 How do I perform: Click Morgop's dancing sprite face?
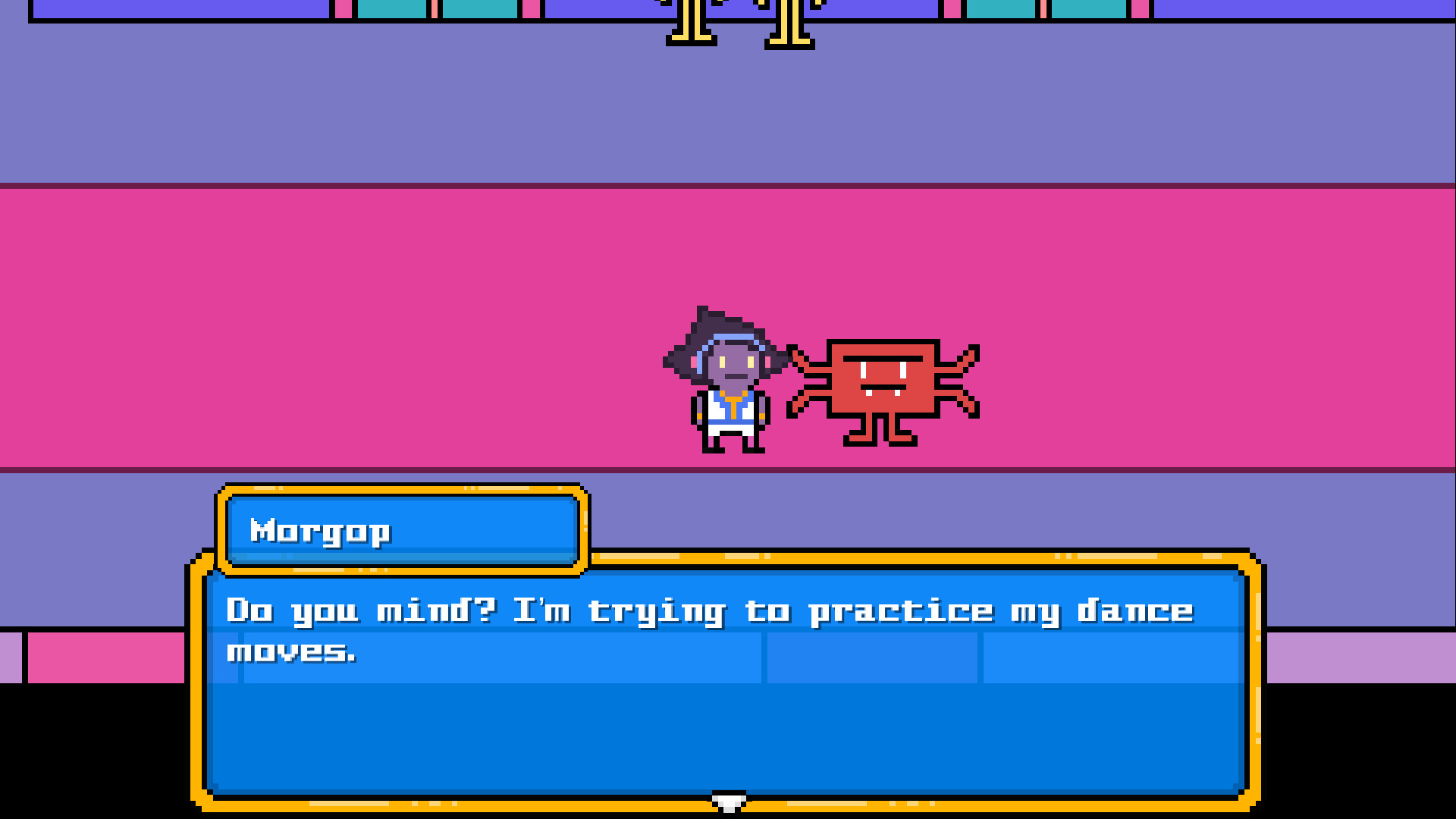[x=883, y=375]
